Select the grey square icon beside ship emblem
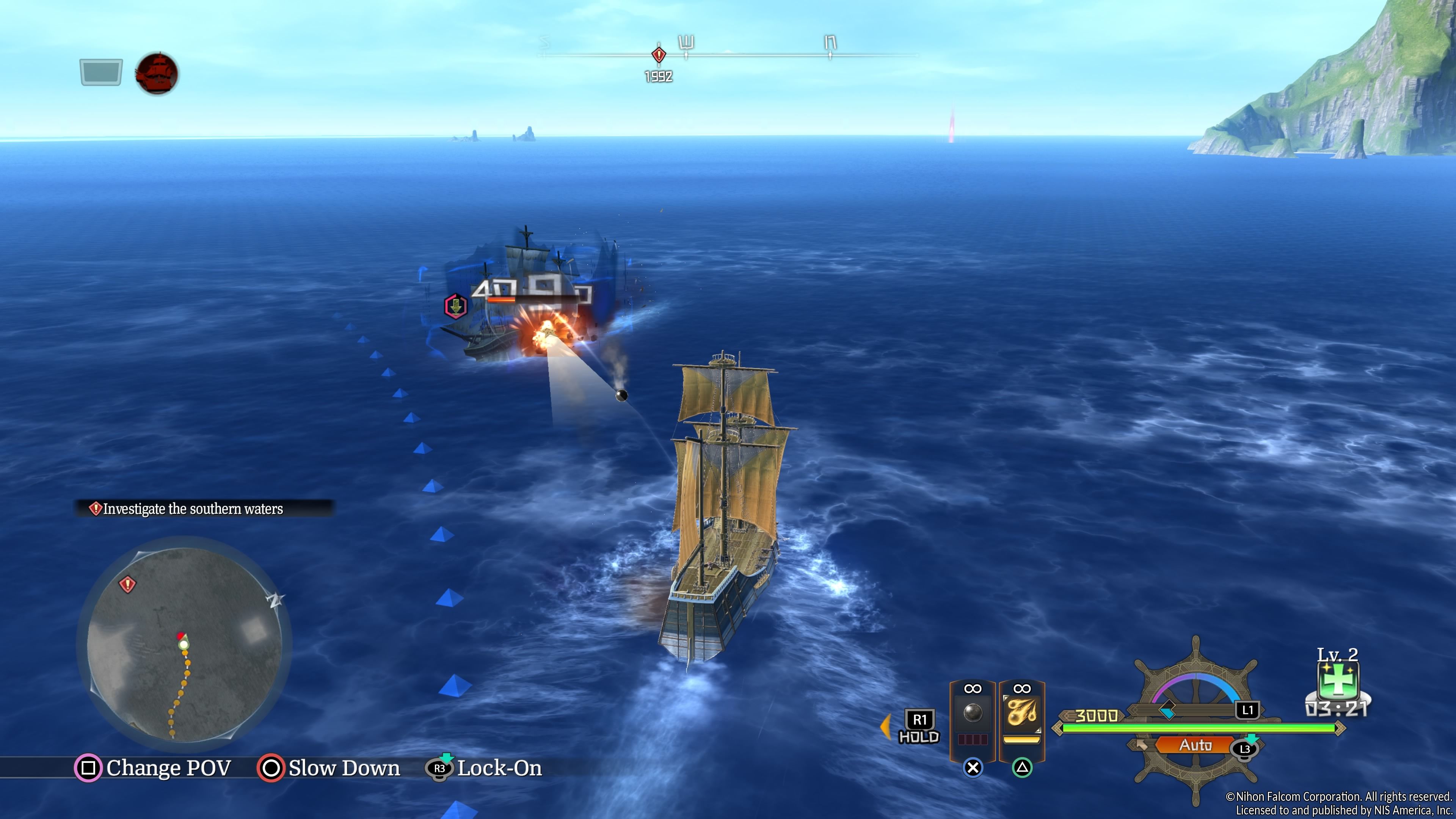 pos(101,72)
